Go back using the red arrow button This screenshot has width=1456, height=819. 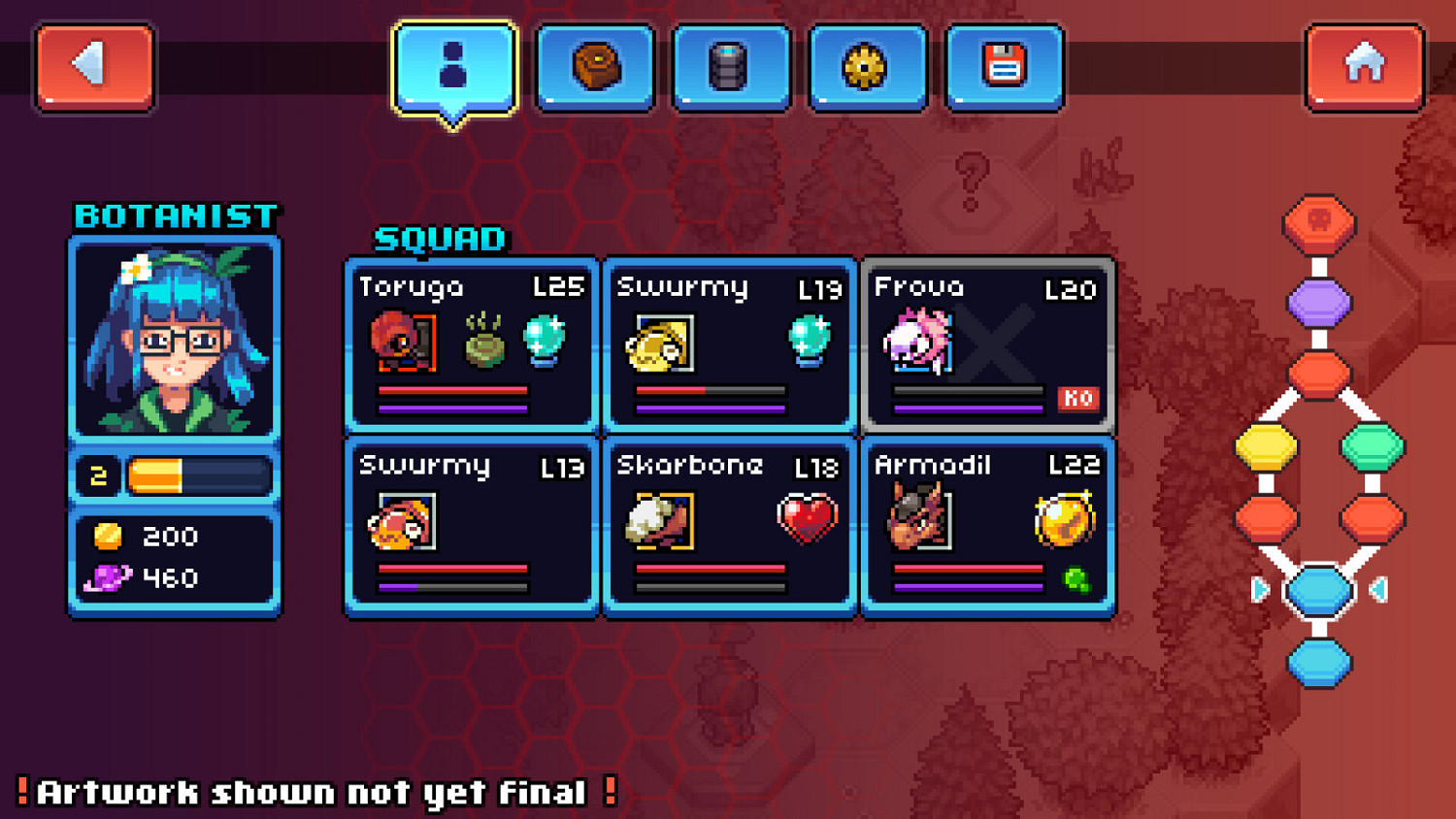click(93, 66)
